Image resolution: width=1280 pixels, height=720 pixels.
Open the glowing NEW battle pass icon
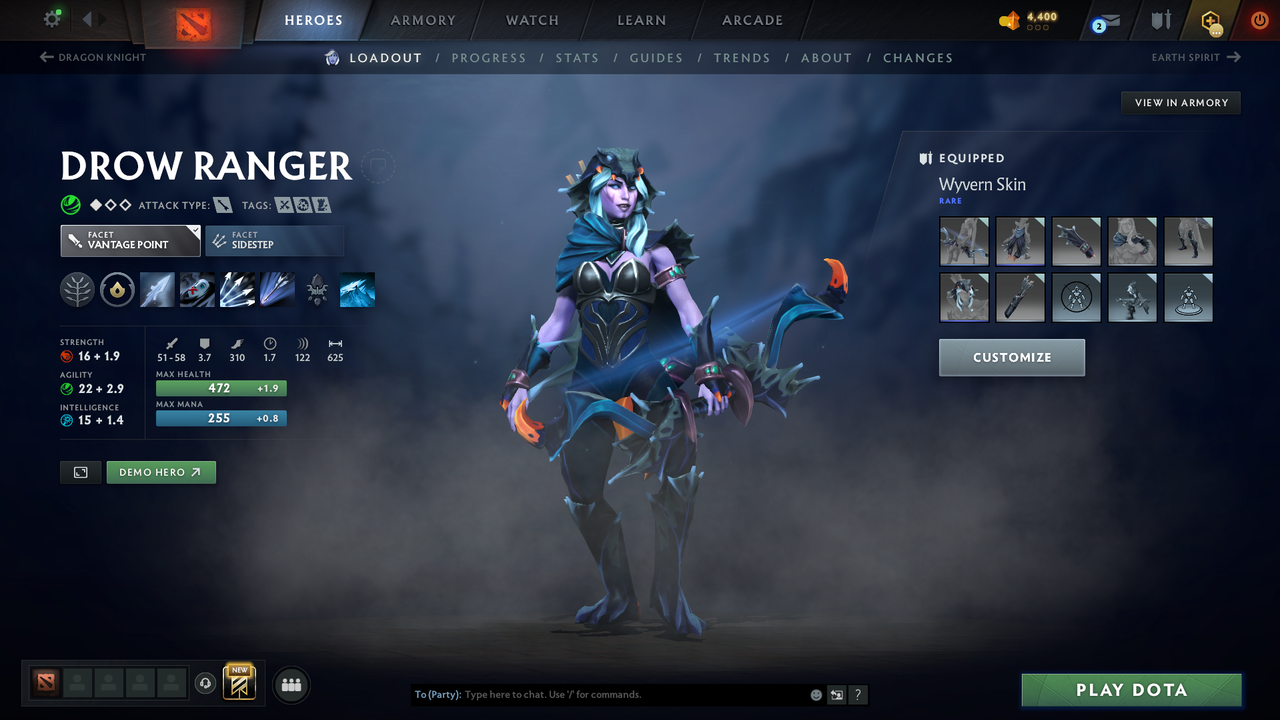tap(240, 684)
